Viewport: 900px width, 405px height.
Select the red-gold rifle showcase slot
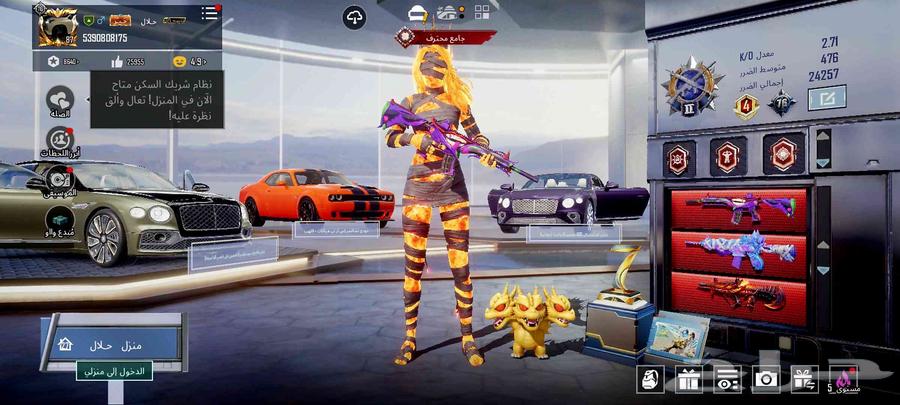pyautogui.click(x=739, y=294)
